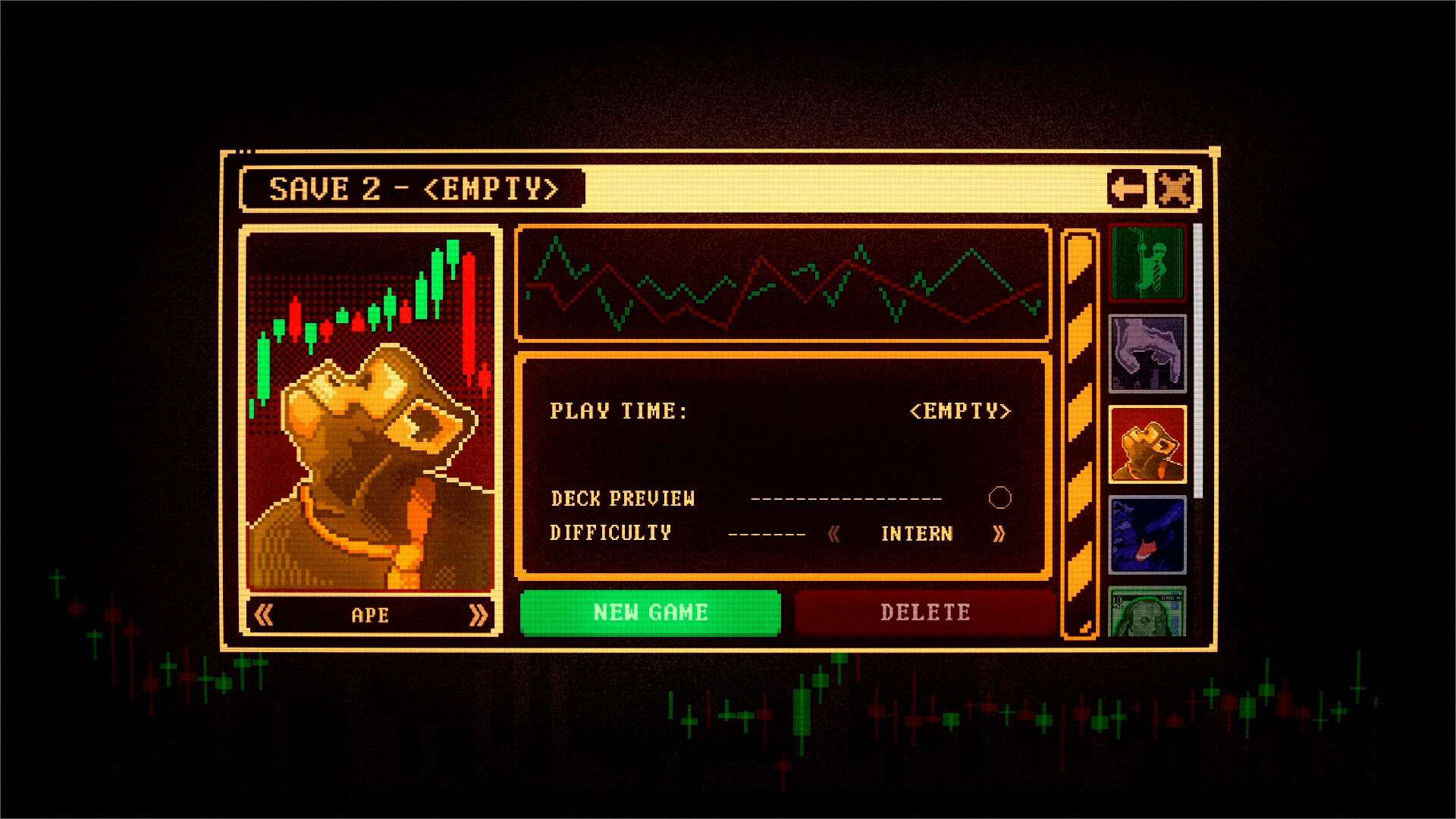
Task: Lower difficulty using the left chevron beside INTERN
Action: coord(834,533)
